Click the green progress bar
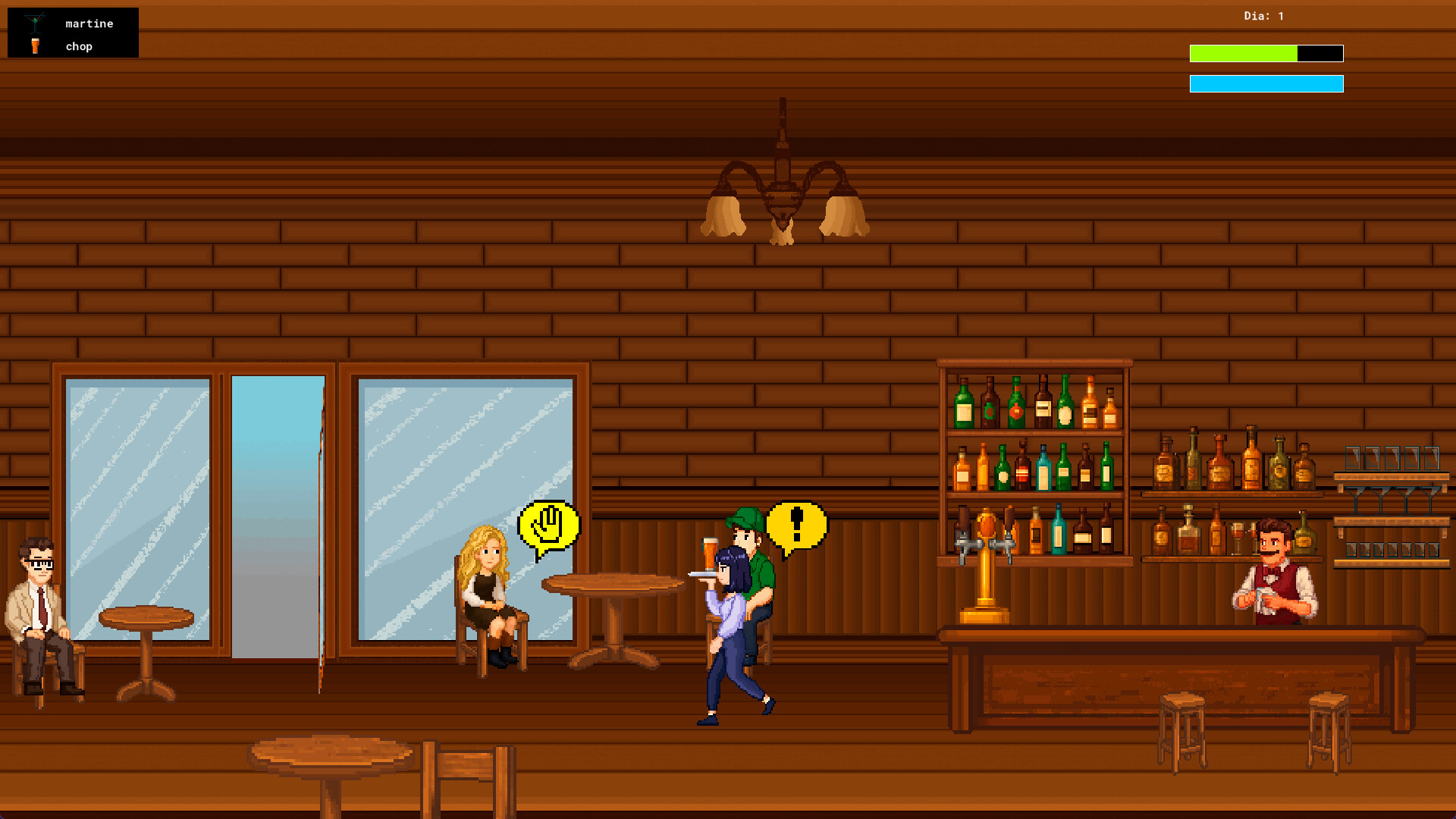 pyautogui.click(x=1244, y=53)
